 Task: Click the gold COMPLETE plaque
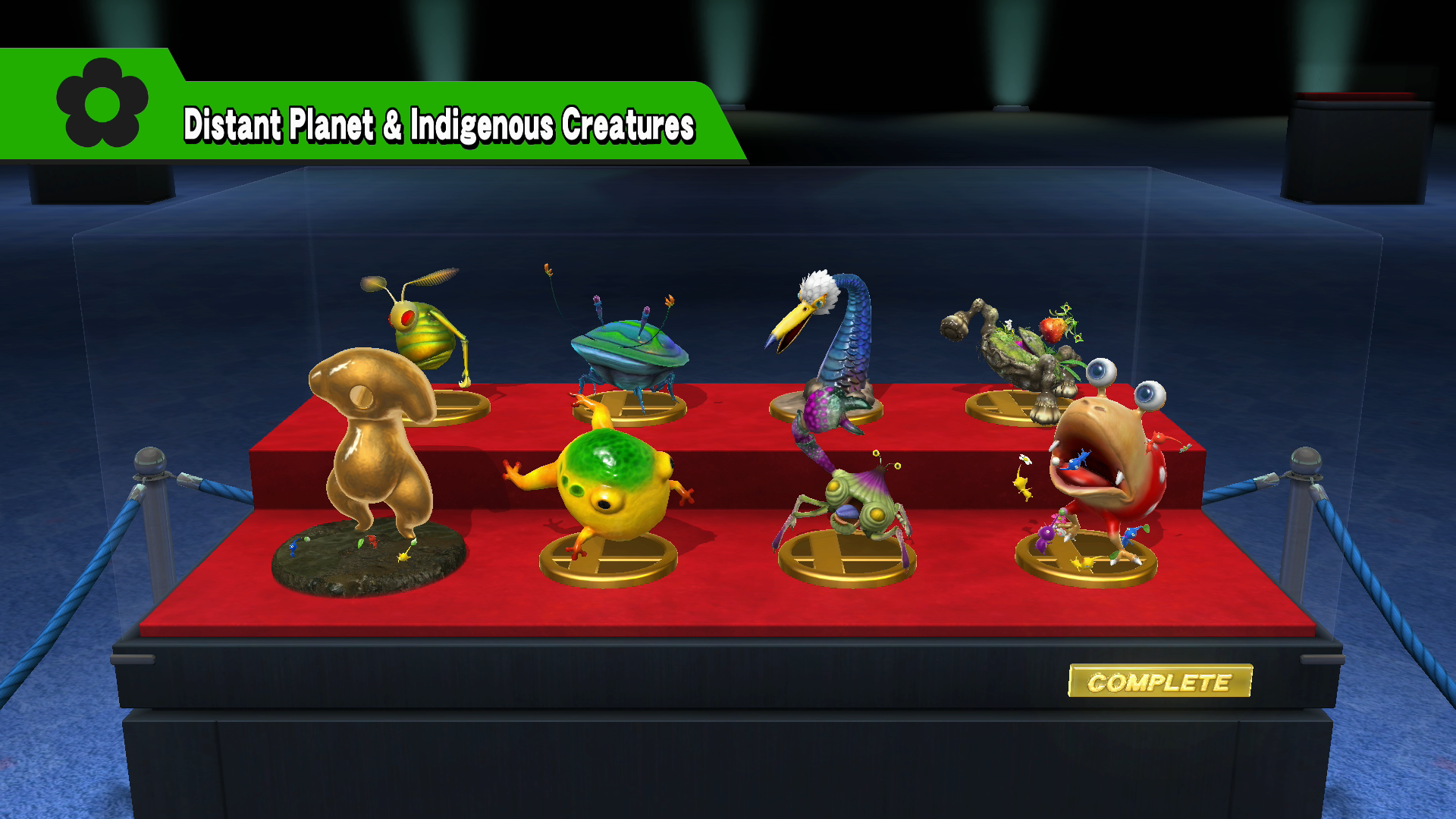click(x=1159, y=681)
